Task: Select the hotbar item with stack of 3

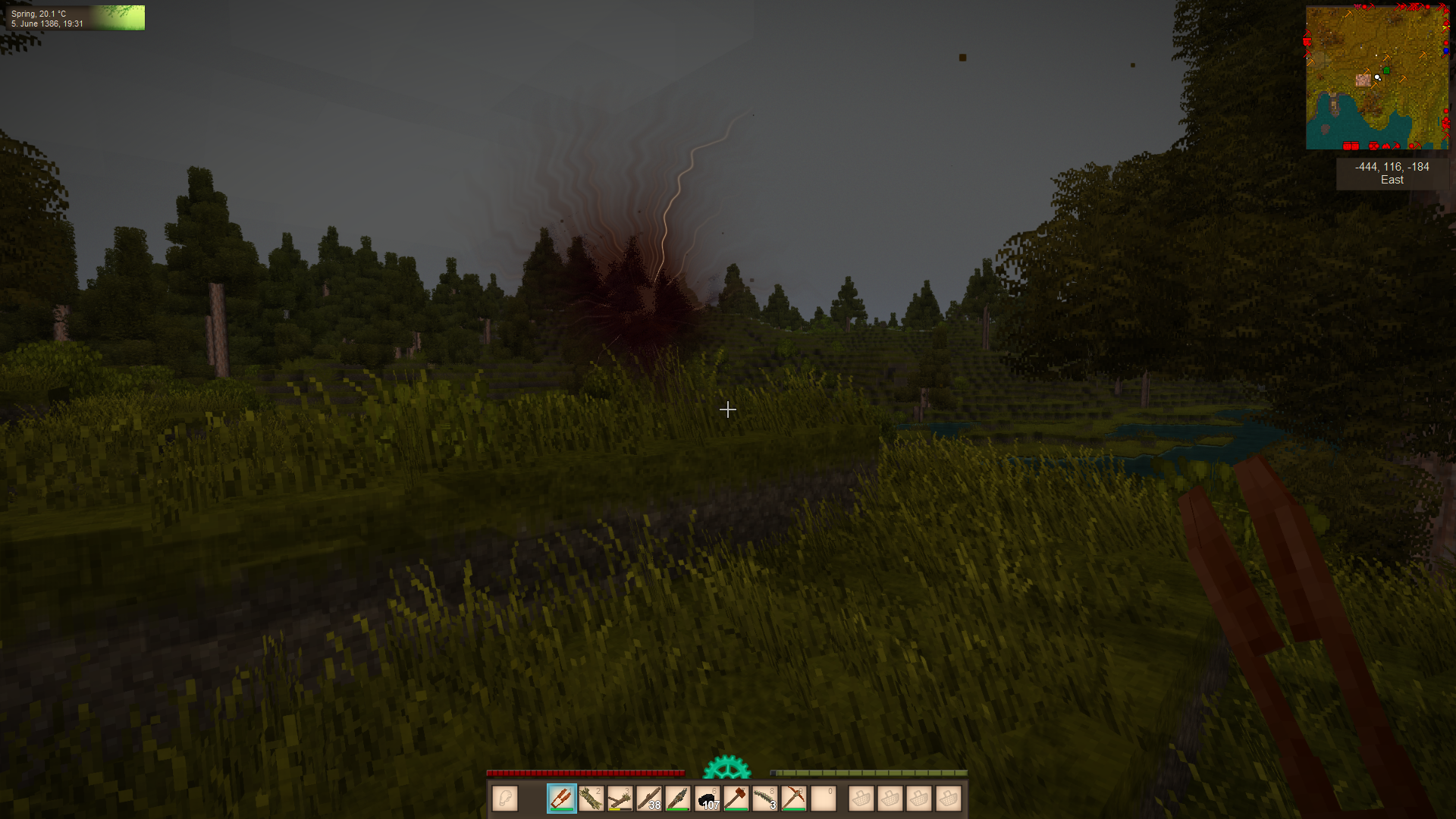Action: coord(765,799)
